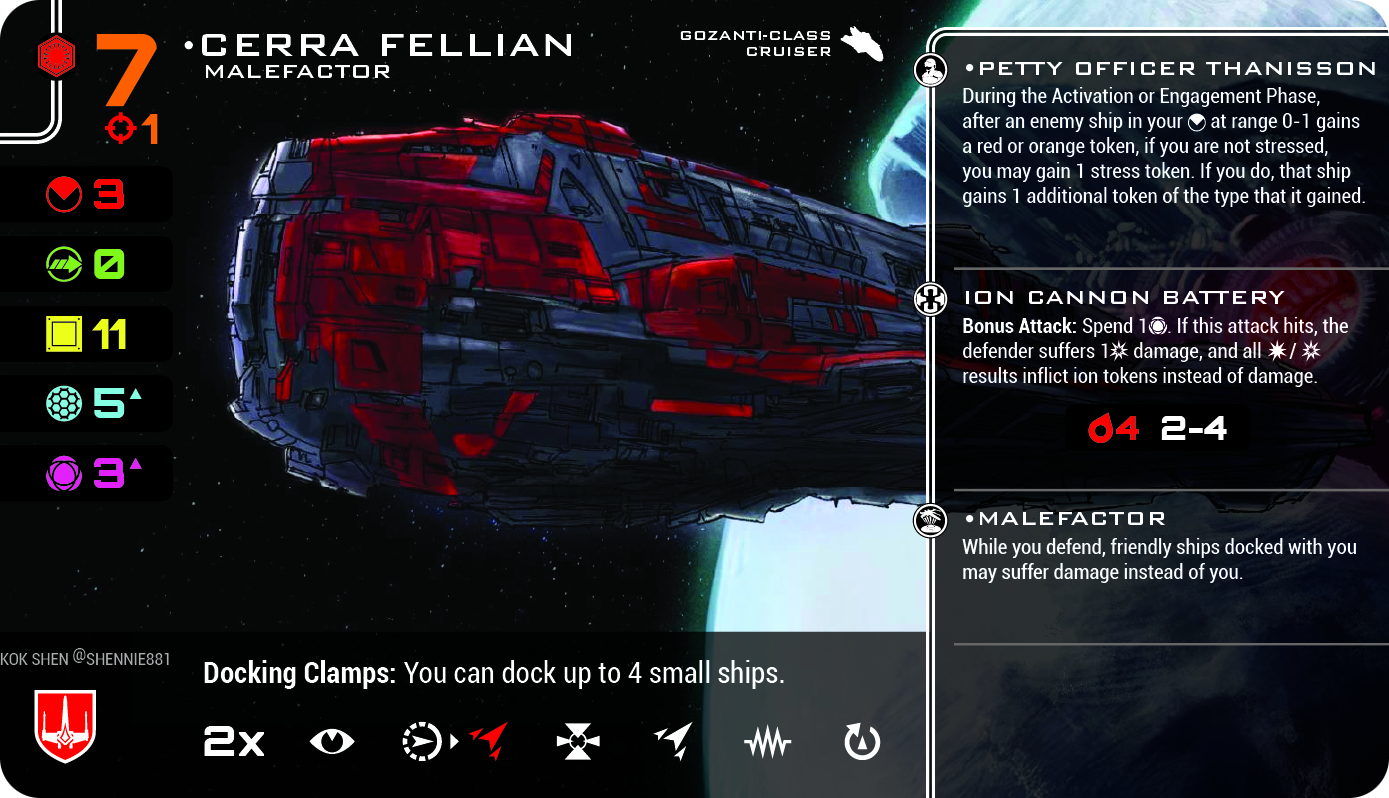Click the First Order faction emblem
1389x798 pixels.
[x=58, y=55]
